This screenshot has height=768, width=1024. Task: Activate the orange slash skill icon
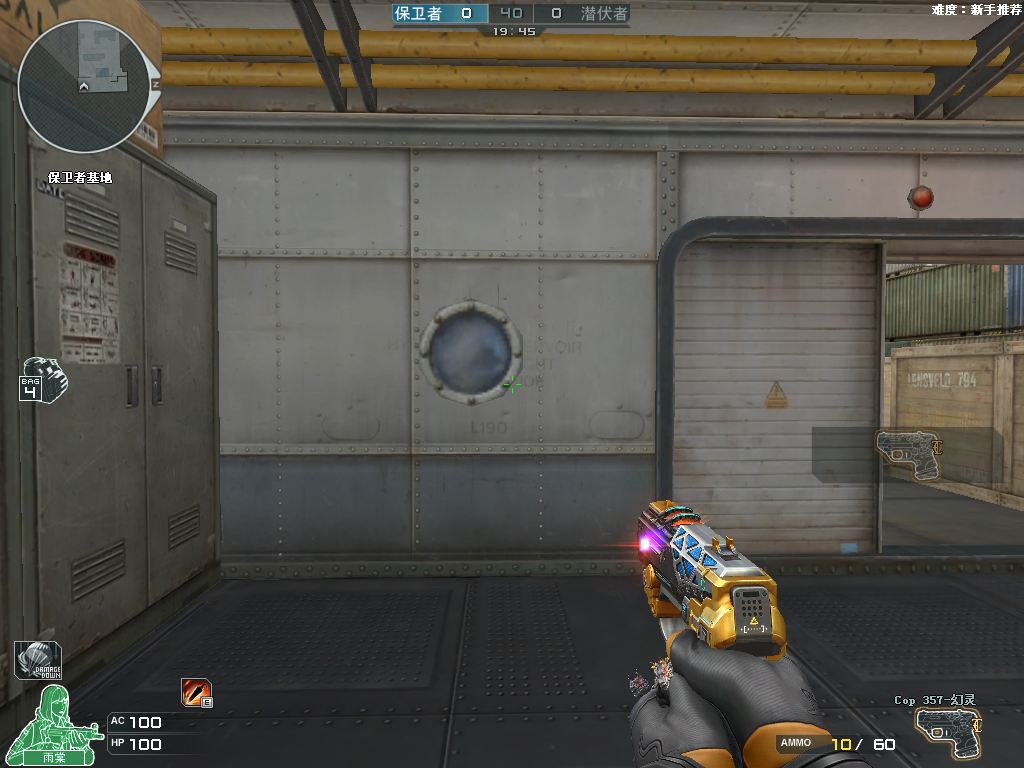(195, 692)
